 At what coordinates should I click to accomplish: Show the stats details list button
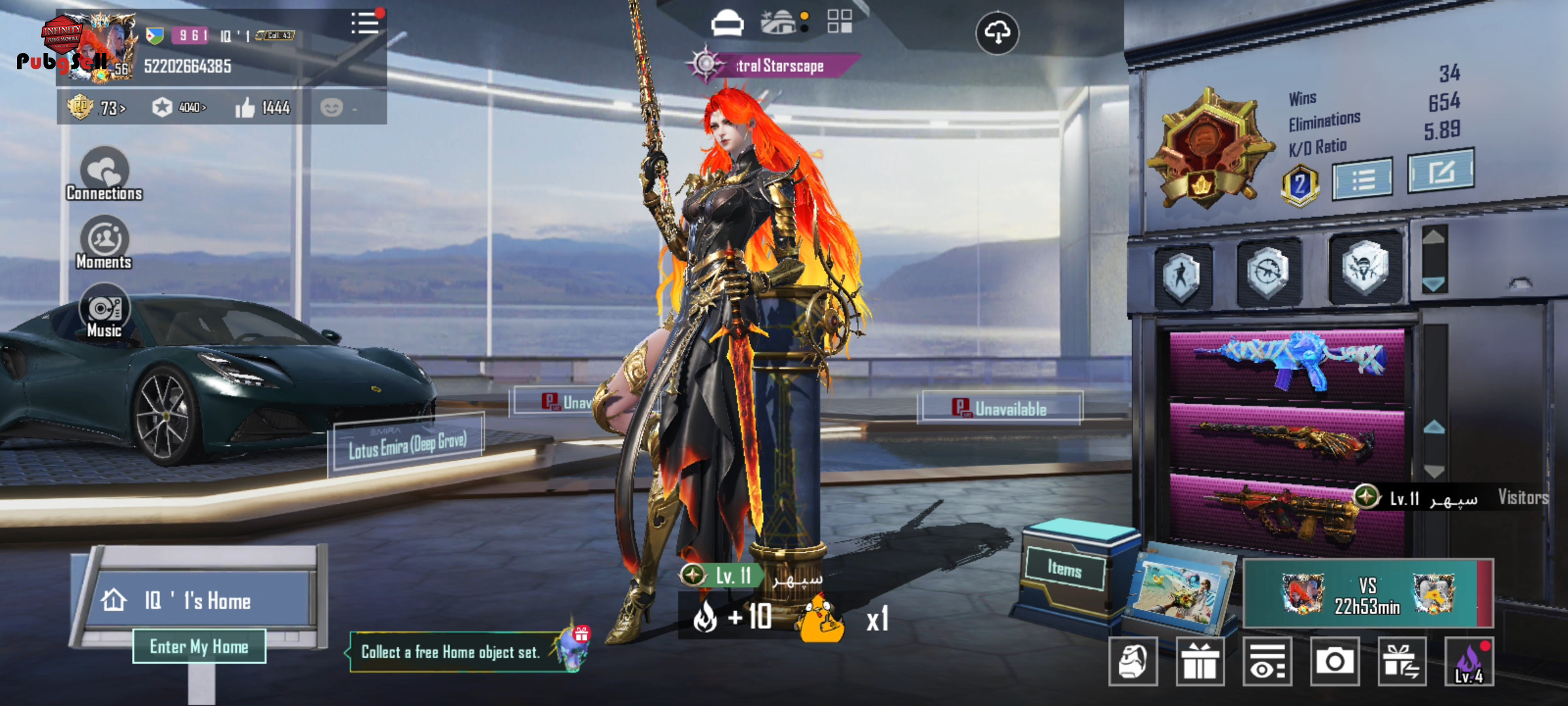click(x=1363, y=179)
